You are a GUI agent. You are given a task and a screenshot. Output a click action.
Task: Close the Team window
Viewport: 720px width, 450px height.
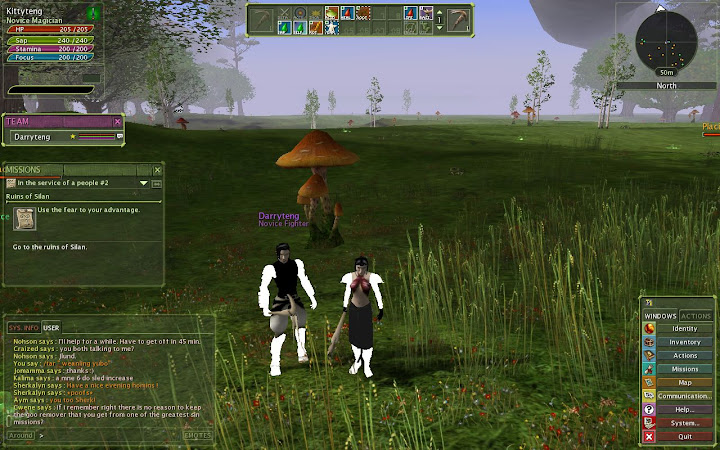coord(118,121)
